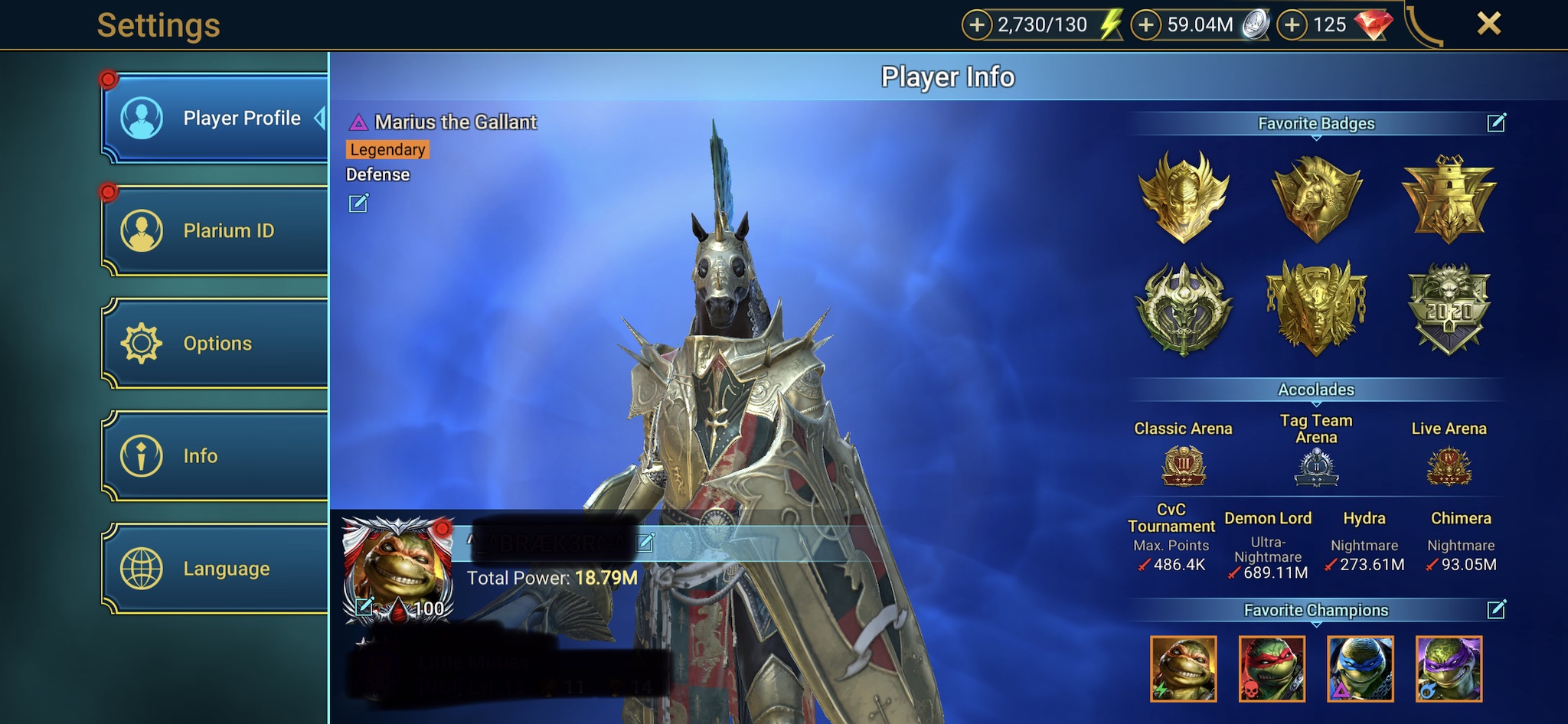1568x724 pixels.
Task: Change the player avatar portrait
Action: [x=364, y=607]
